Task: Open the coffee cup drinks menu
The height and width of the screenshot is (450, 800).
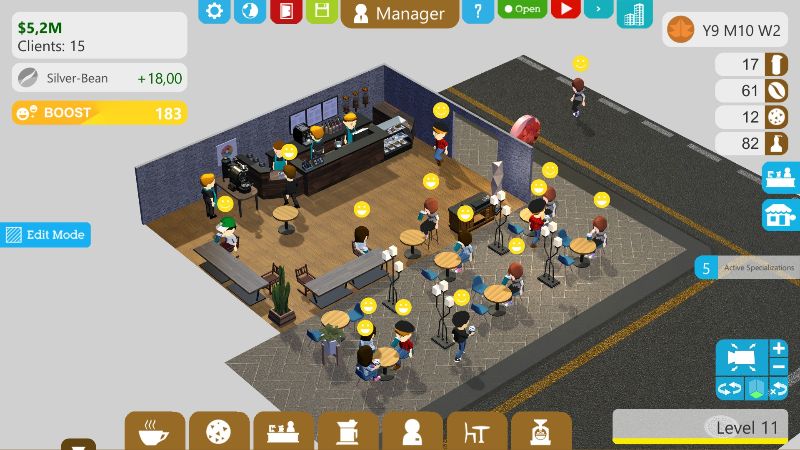Action: click(154, 432)
